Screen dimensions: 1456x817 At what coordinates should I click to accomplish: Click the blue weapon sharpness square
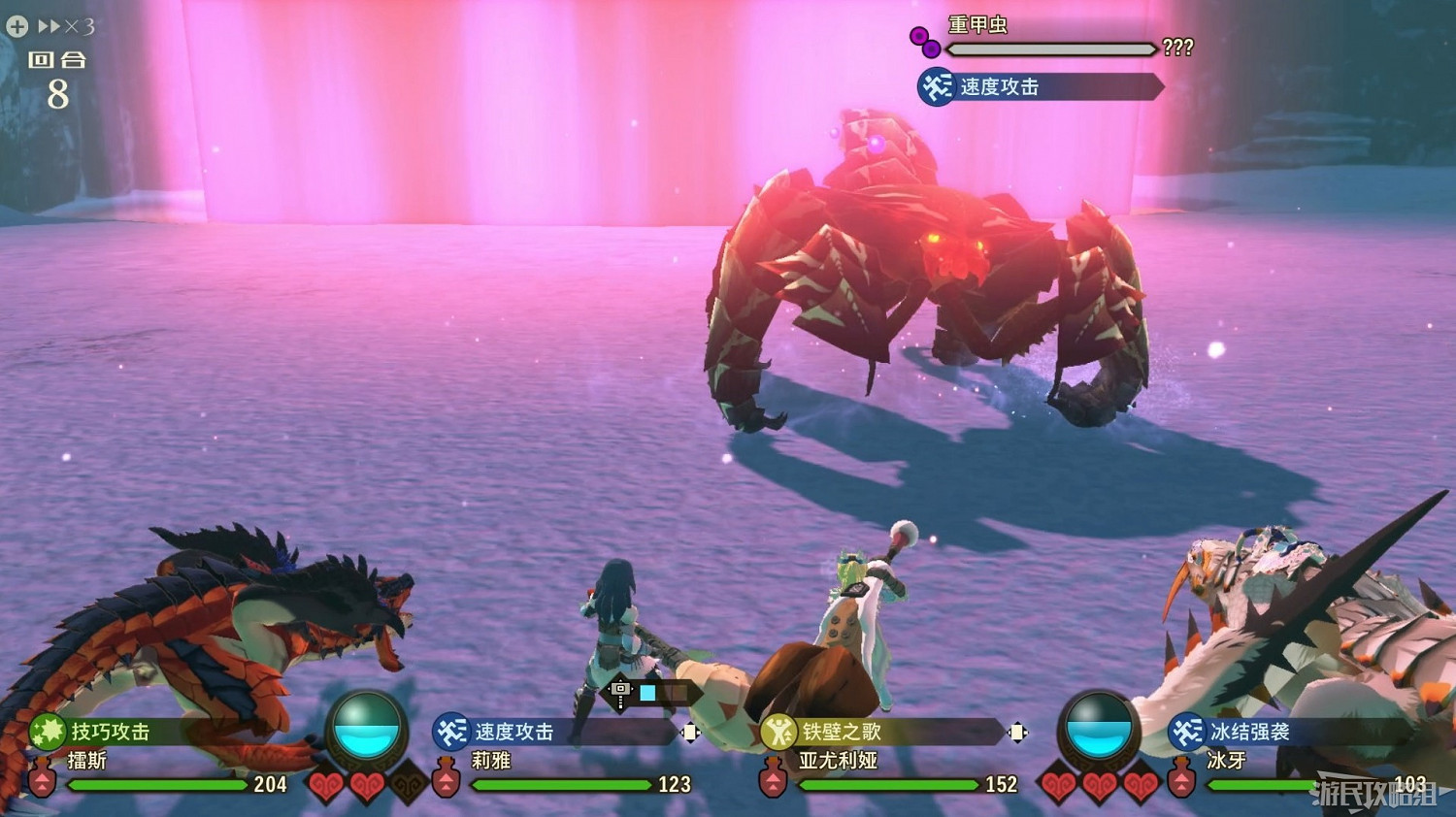pos(647,691)
